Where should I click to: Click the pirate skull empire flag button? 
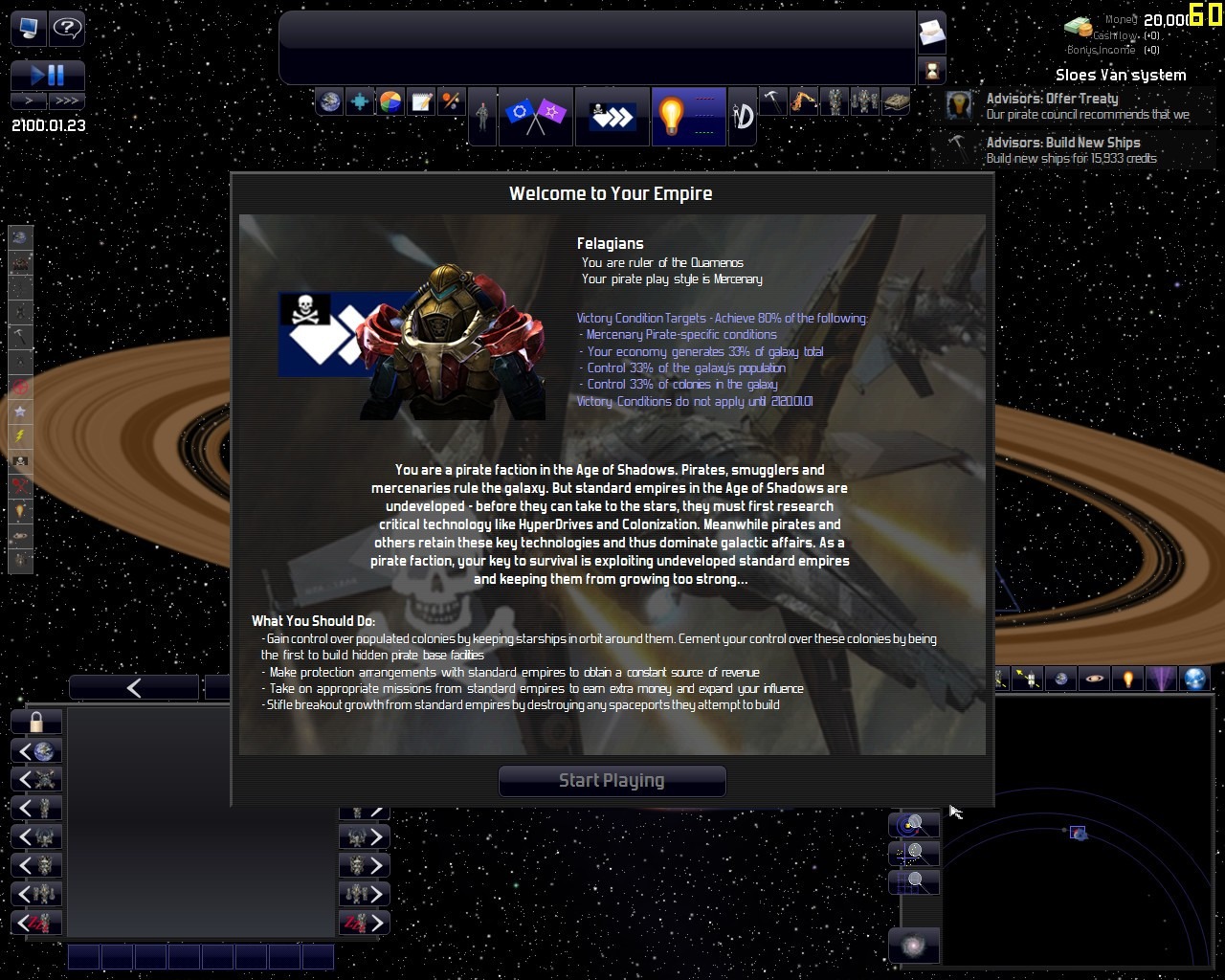pos(612,116)
